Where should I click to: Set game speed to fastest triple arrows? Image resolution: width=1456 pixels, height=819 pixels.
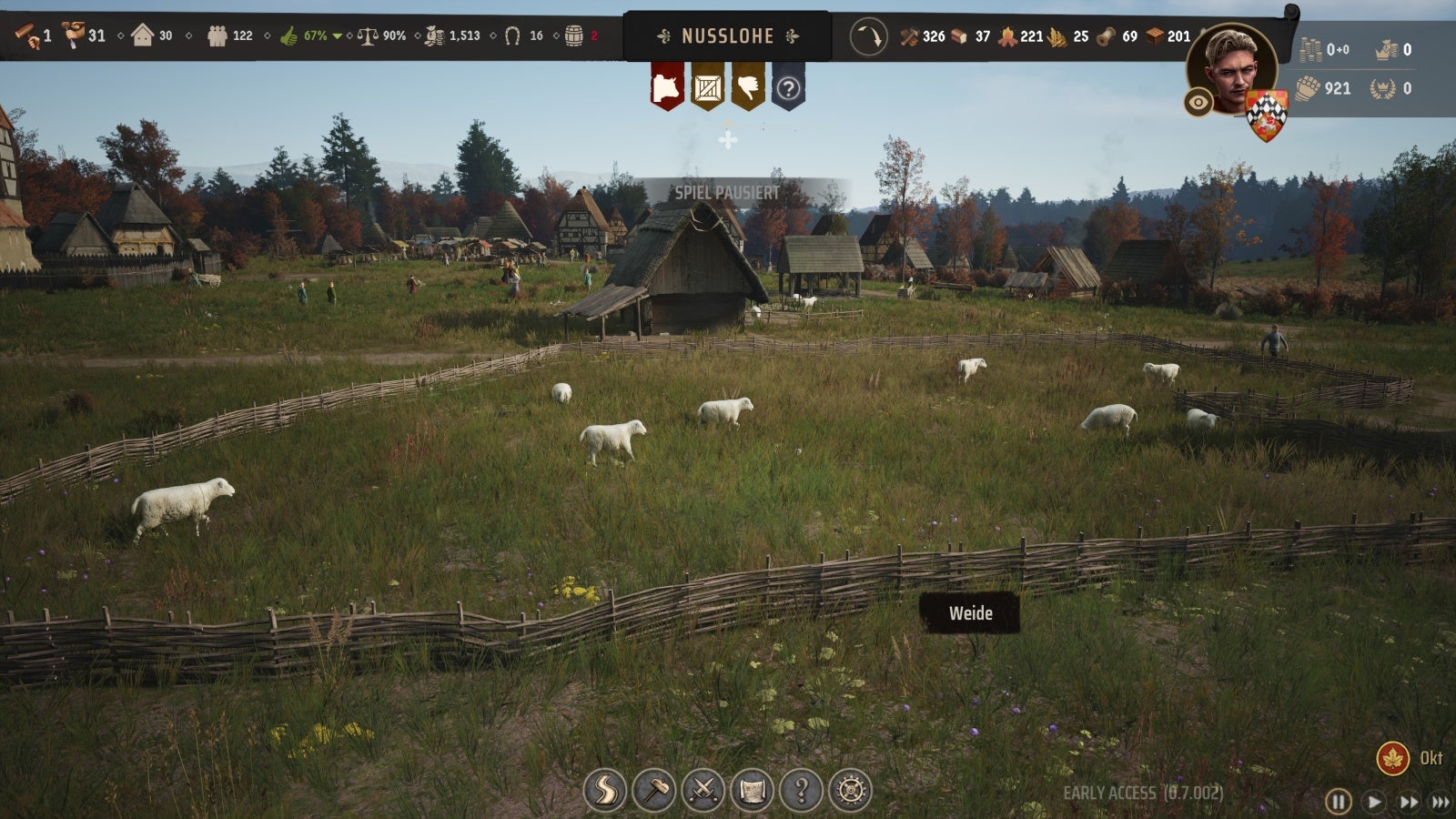click(1441, 802)
